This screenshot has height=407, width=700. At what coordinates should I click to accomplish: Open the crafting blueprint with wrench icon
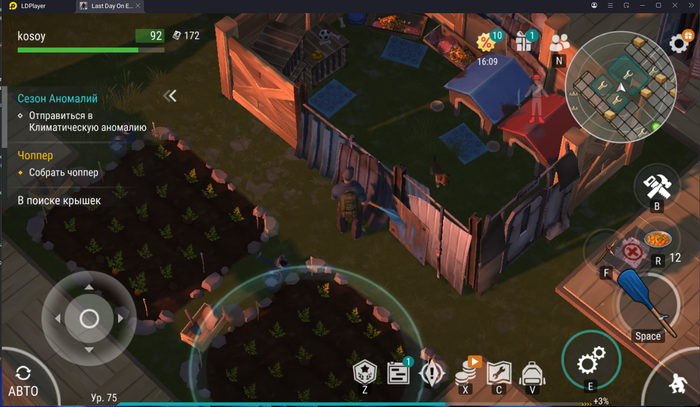click(x=499, y=372)
